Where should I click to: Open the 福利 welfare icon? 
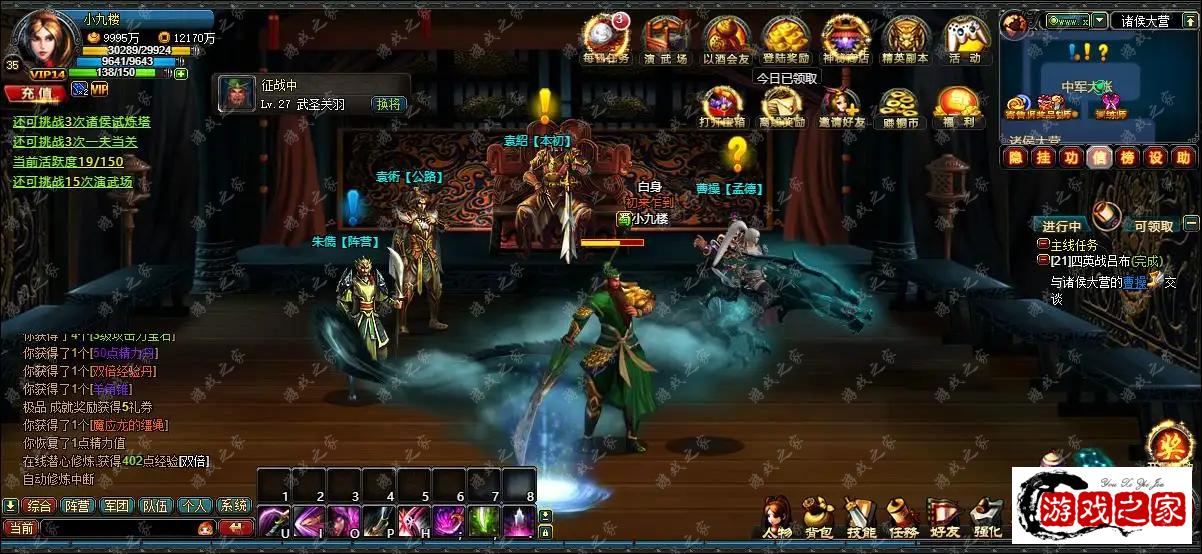coord(957,107)
